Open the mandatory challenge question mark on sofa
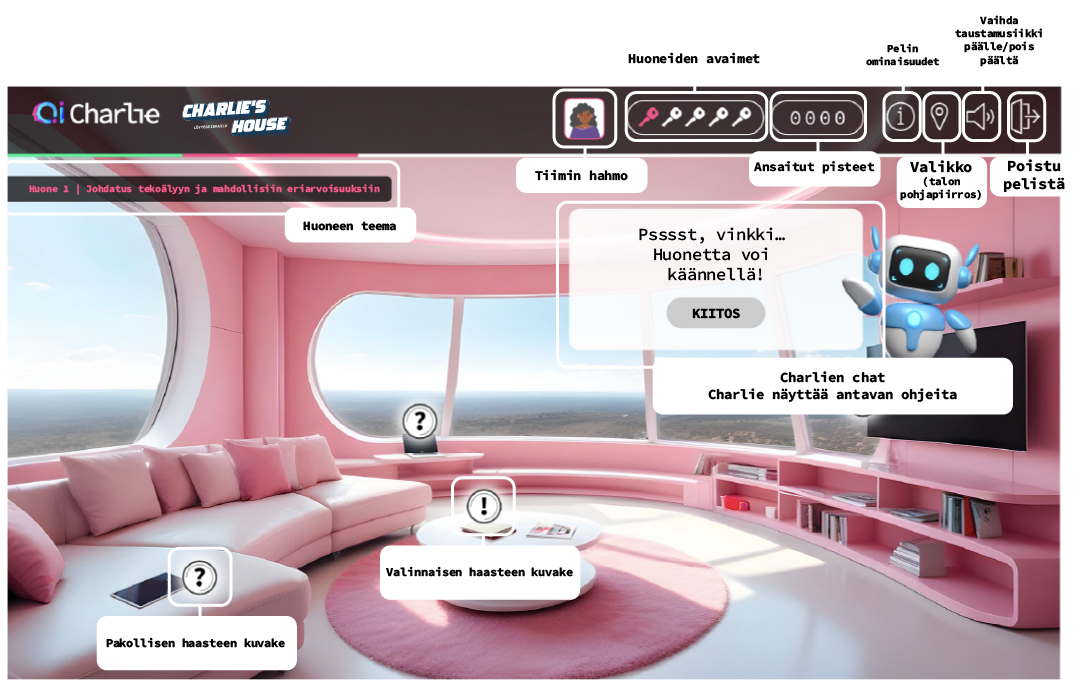Screen dimensions: 1080x680 pyautogui.click(x=200, y=576)
